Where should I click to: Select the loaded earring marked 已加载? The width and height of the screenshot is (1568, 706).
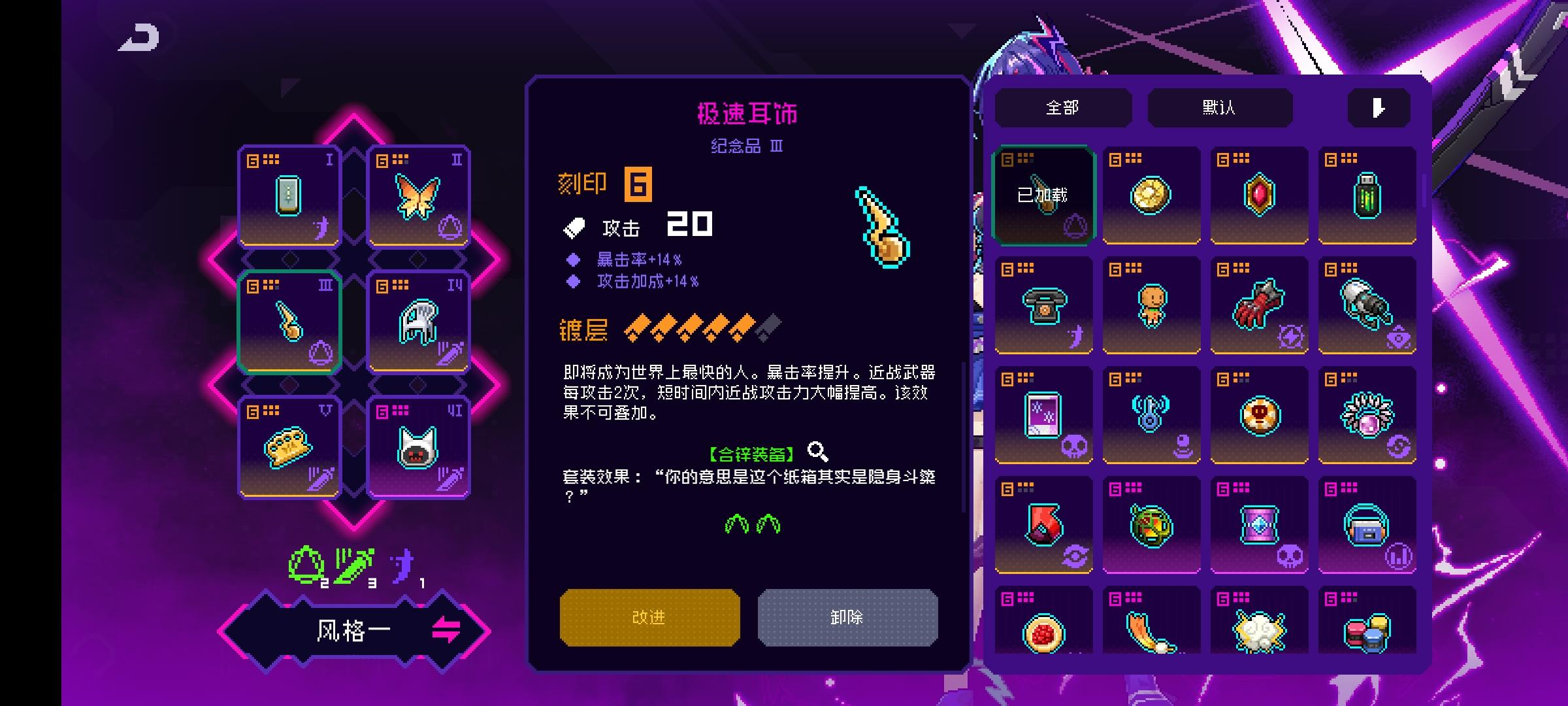click(x=1043, y=194)
